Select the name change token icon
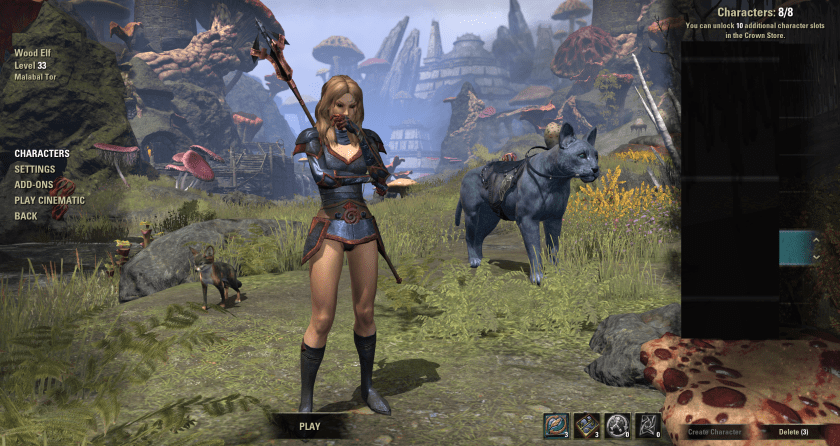840x446 pixels. [556, 424]
